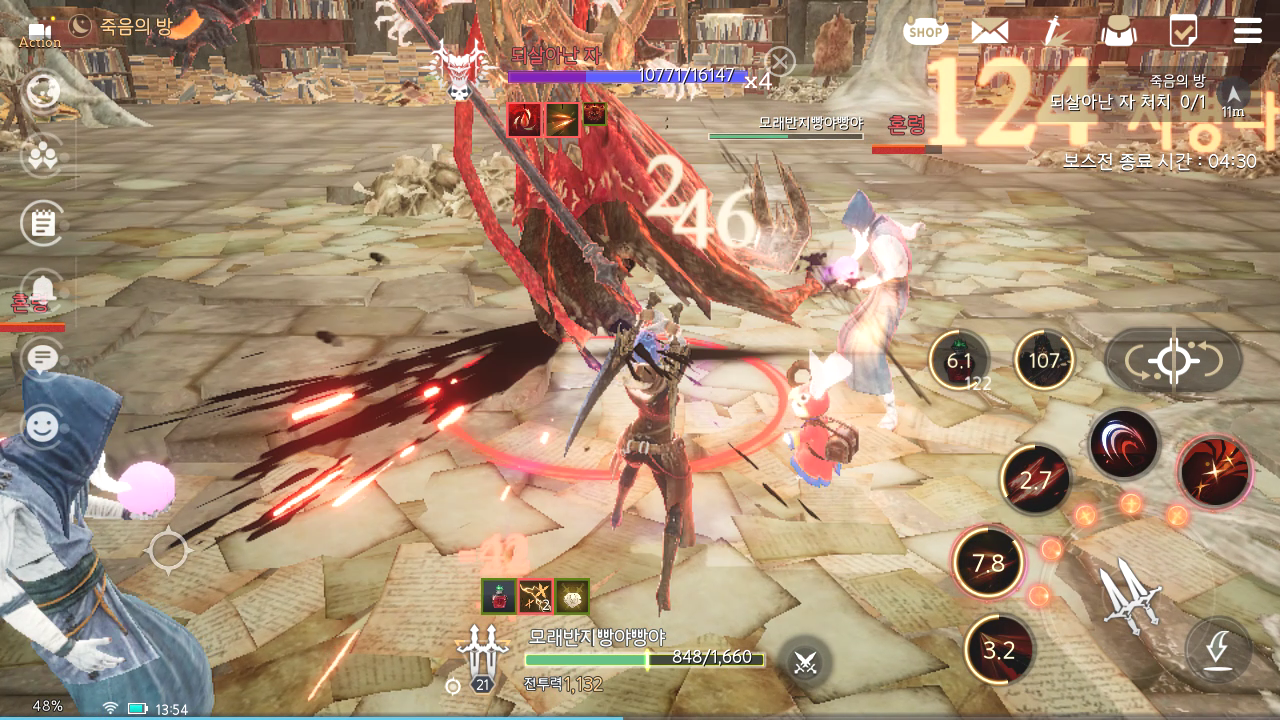Toggle the Action camera mode
Viewport: 1280px width, 720px height.
point(40,33)
